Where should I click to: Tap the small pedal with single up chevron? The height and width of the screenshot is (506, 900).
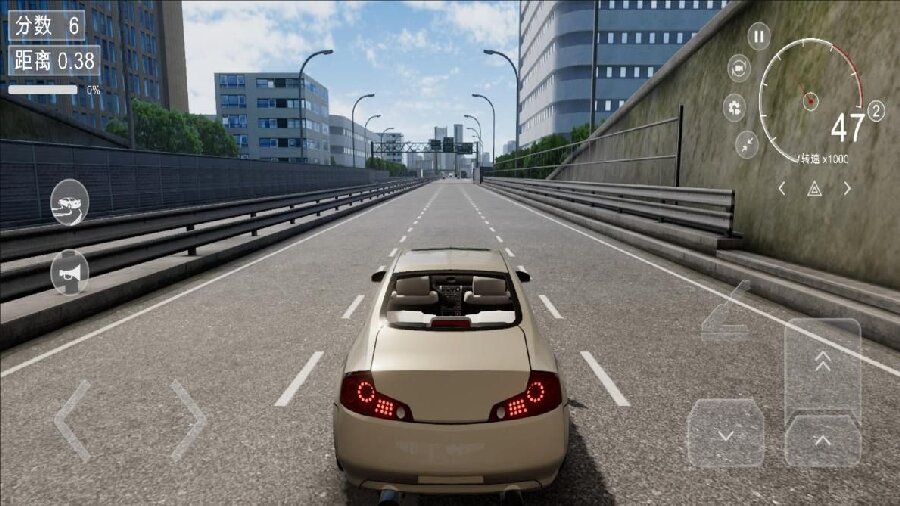click(x=822, y=440)
